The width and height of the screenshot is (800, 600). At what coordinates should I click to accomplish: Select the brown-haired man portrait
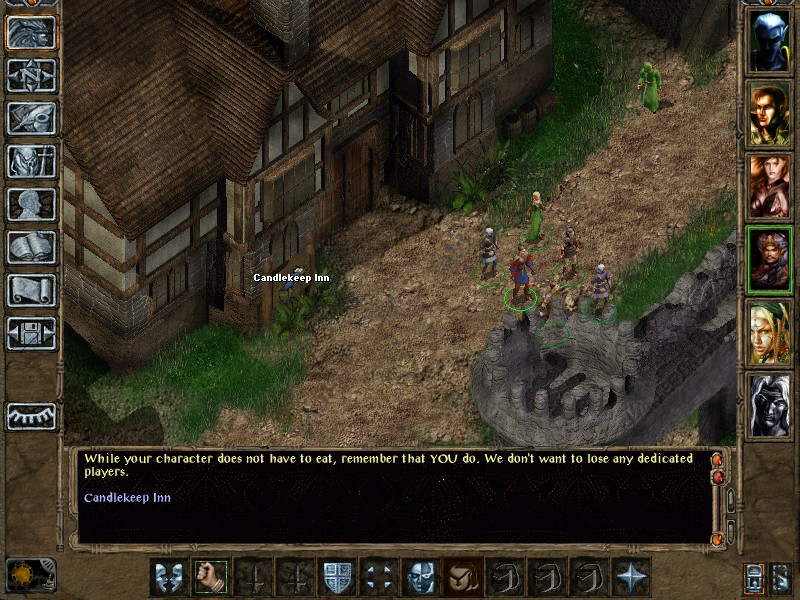tap(769, 113)
